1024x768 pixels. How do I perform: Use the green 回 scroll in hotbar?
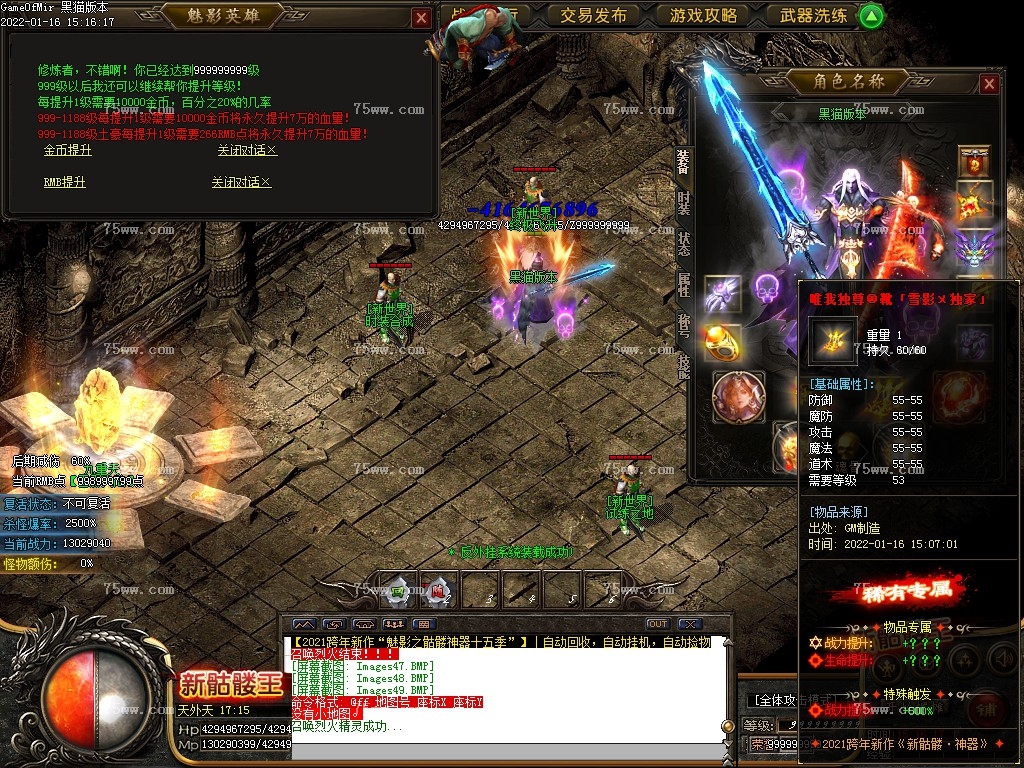point(398,590)
